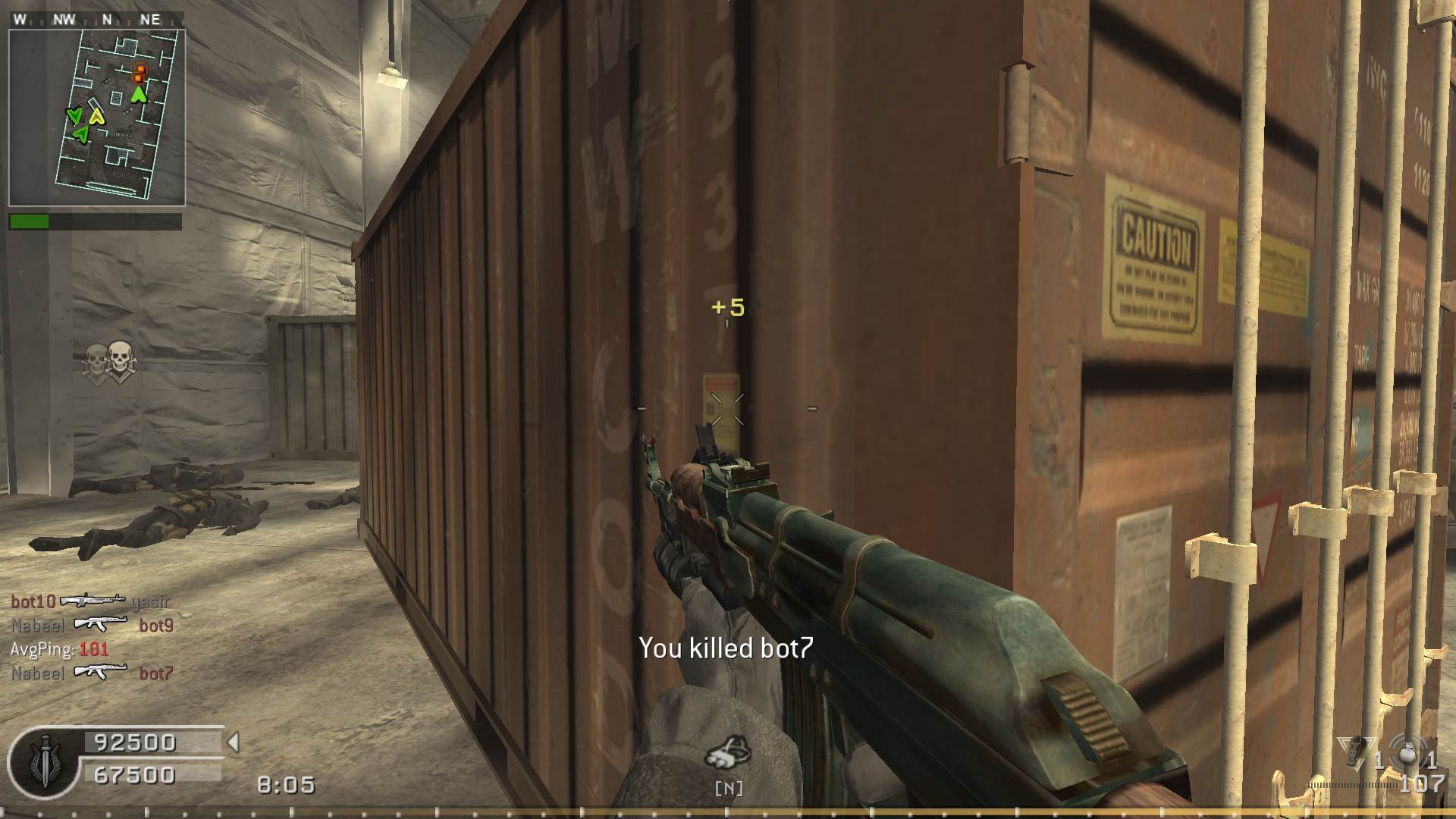Select the Nabeel killed bot9 feed entry

click(92, 625)
